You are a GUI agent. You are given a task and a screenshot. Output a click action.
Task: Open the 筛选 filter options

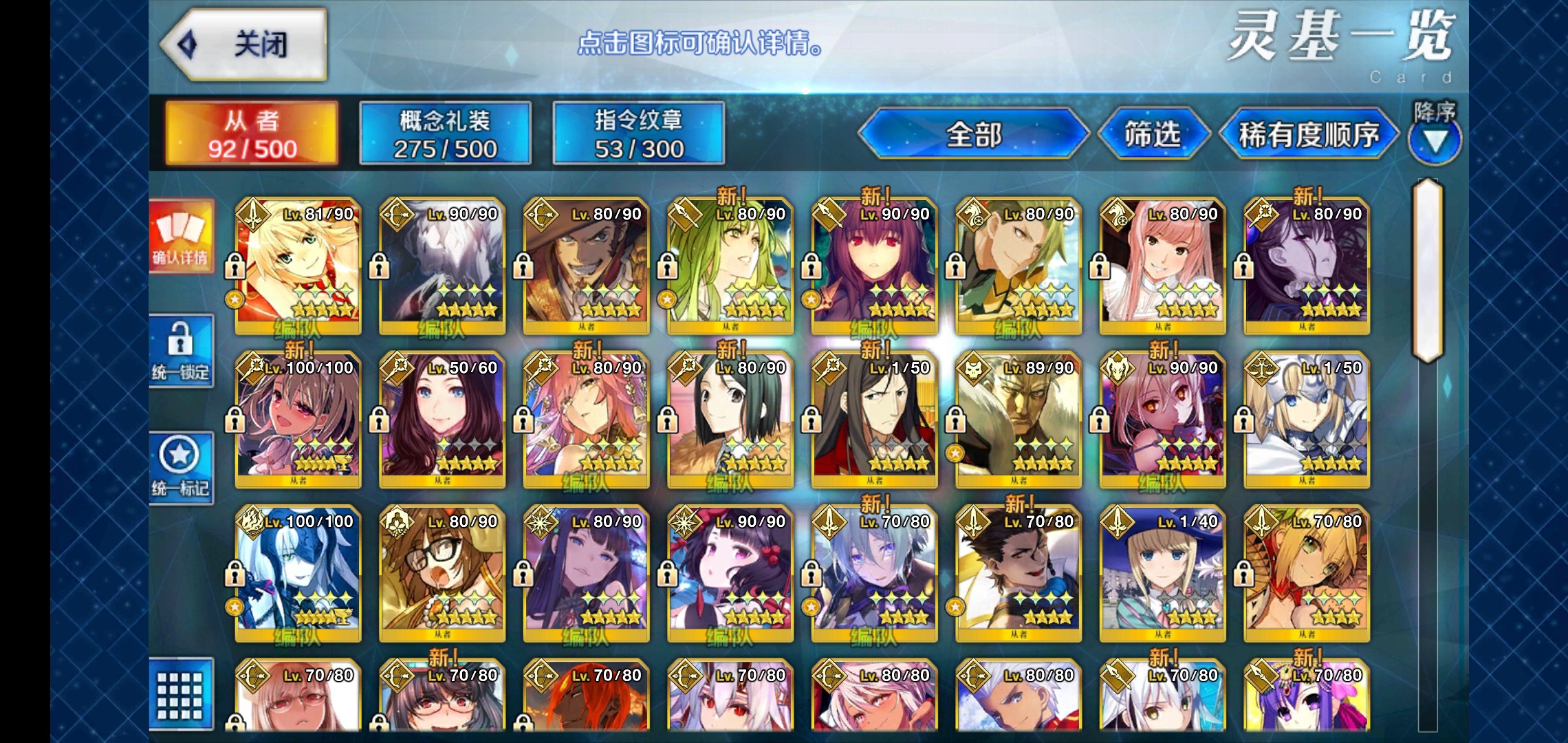click(1153, 133)
